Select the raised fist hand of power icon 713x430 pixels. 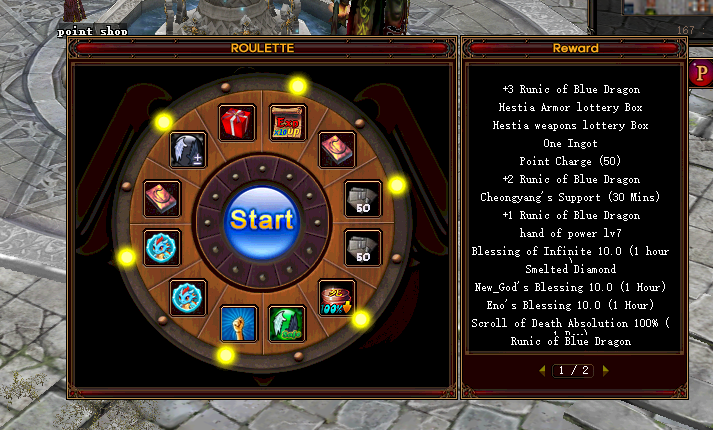pyautogui.click(x=238, y=323)
